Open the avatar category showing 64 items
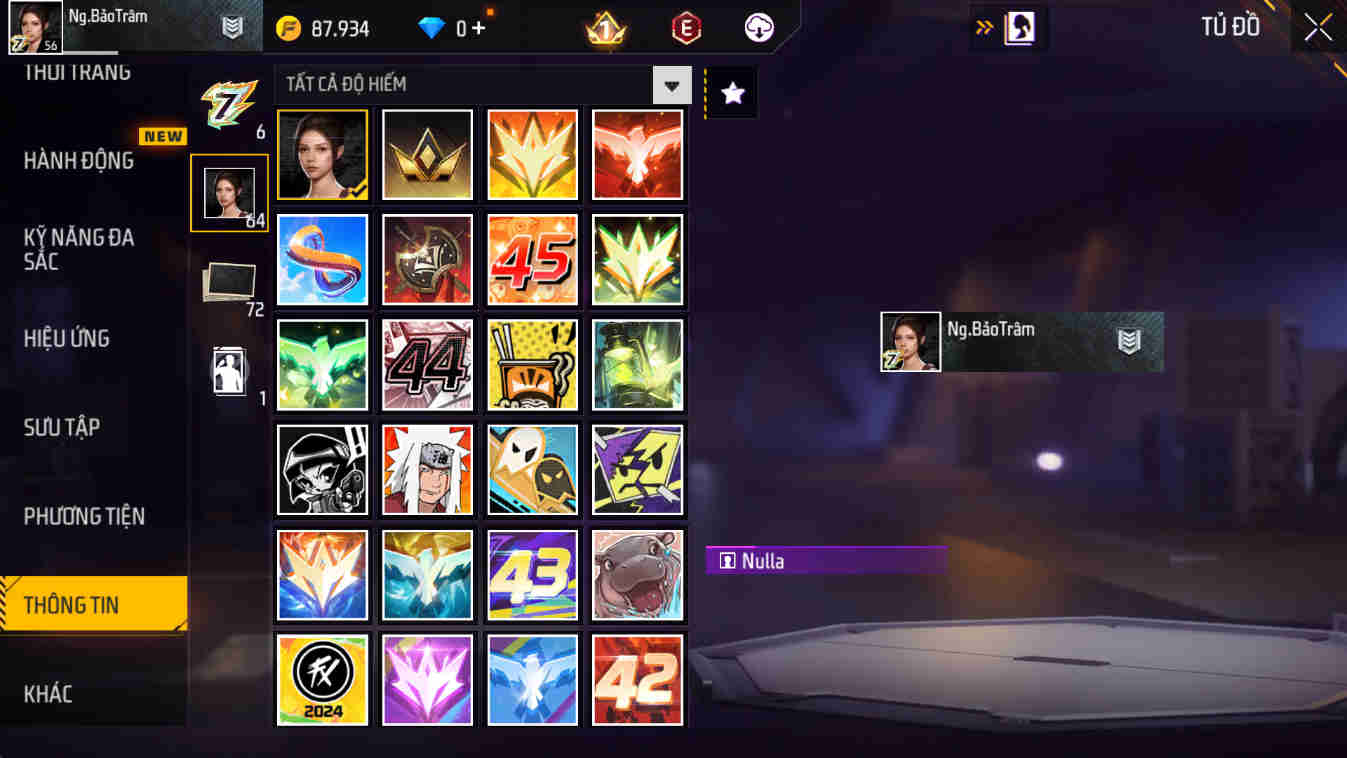1347x758 pixels. point(229,191)
